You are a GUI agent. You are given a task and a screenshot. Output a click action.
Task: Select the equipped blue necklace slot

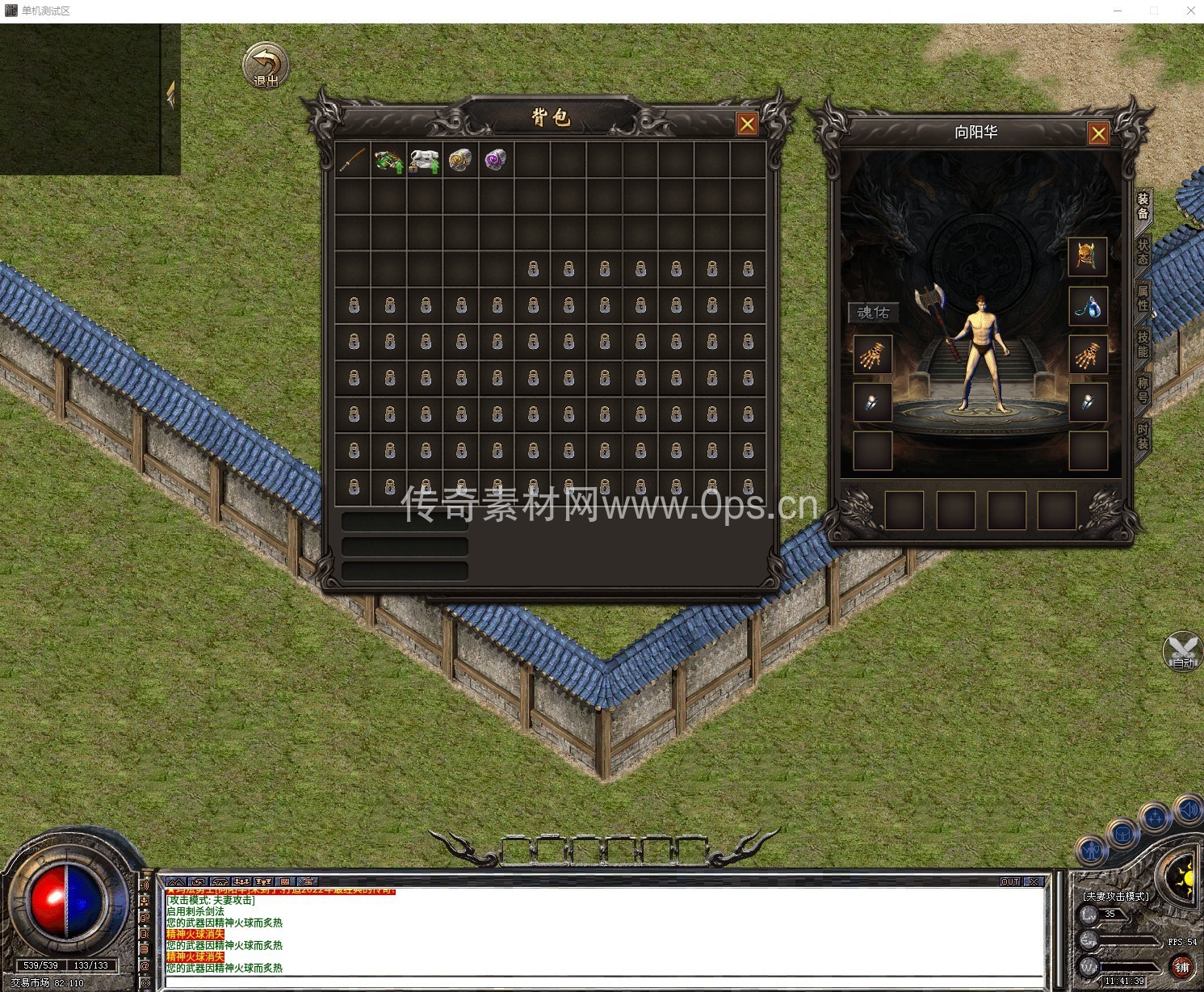tap(1087, 306)
